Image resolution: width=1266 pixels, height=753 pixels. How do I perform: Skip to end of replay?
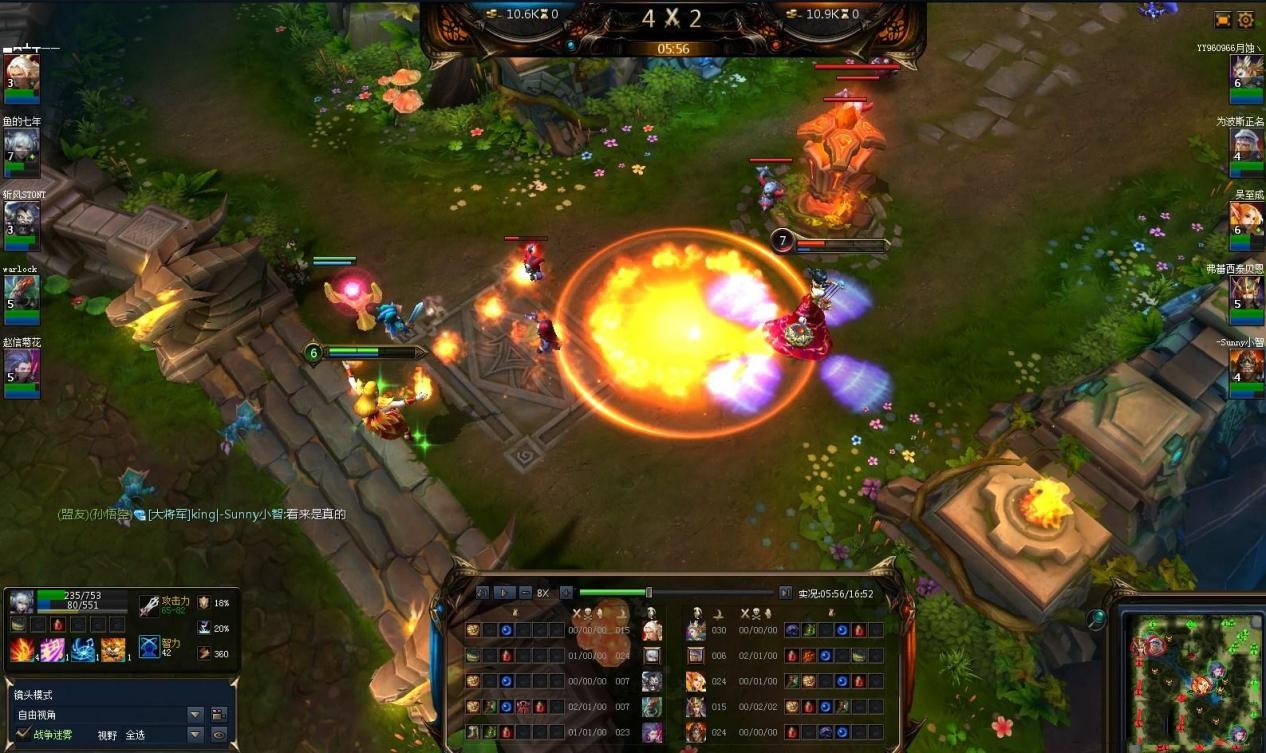pos(785,593)
